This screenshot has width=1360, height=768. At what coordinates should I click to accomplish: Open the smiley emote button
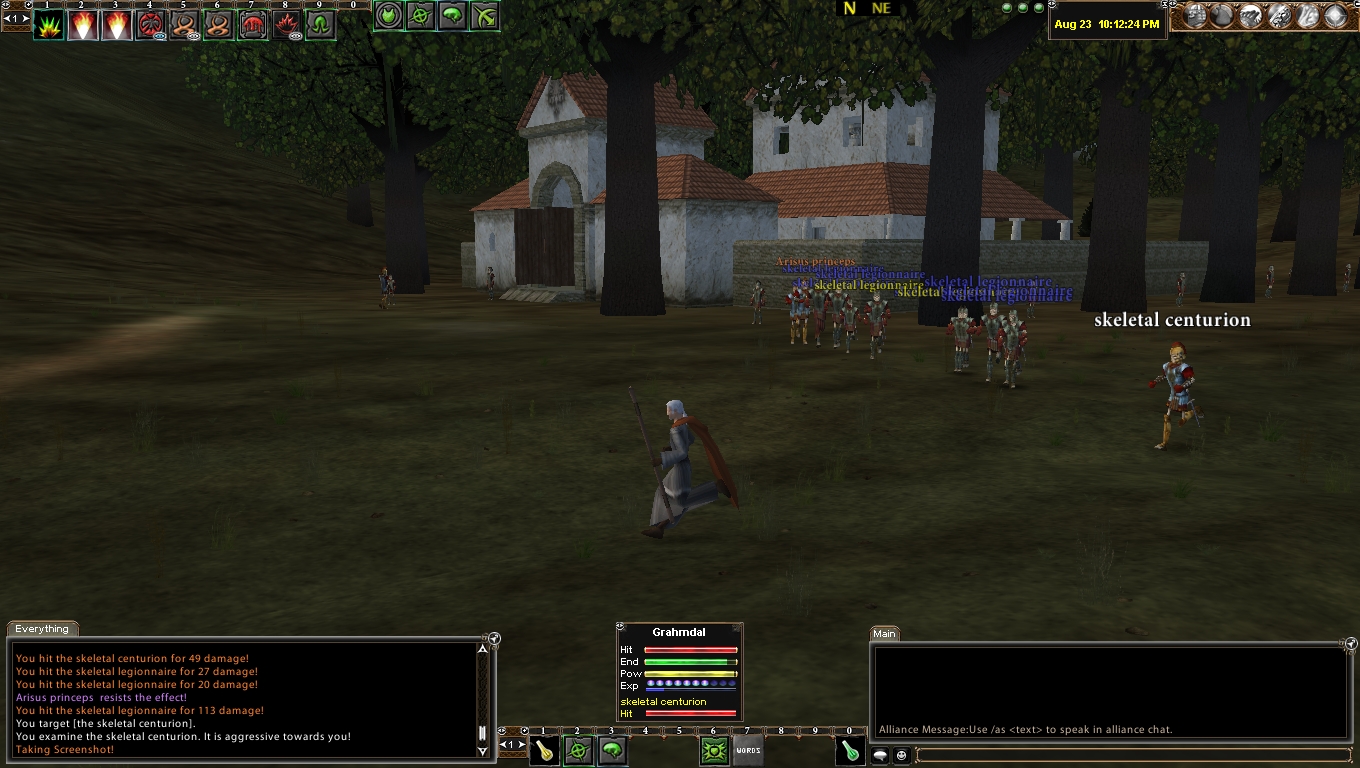(x=902, y=755)
